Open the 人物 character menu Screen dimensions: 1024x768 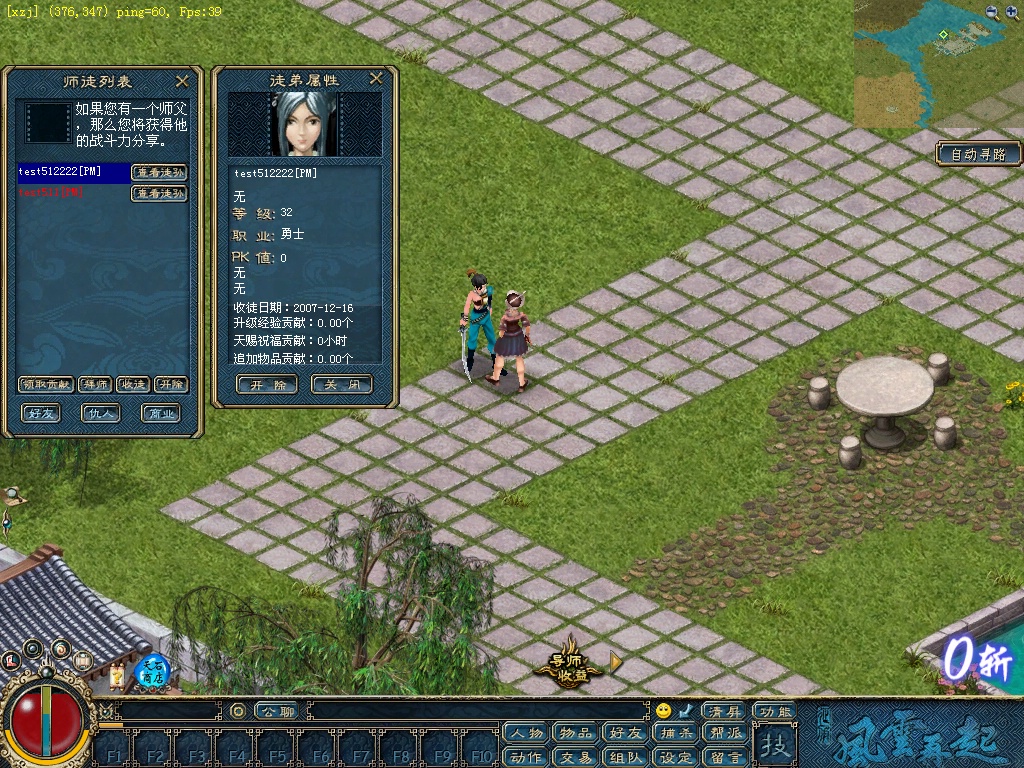click(526, 733)
